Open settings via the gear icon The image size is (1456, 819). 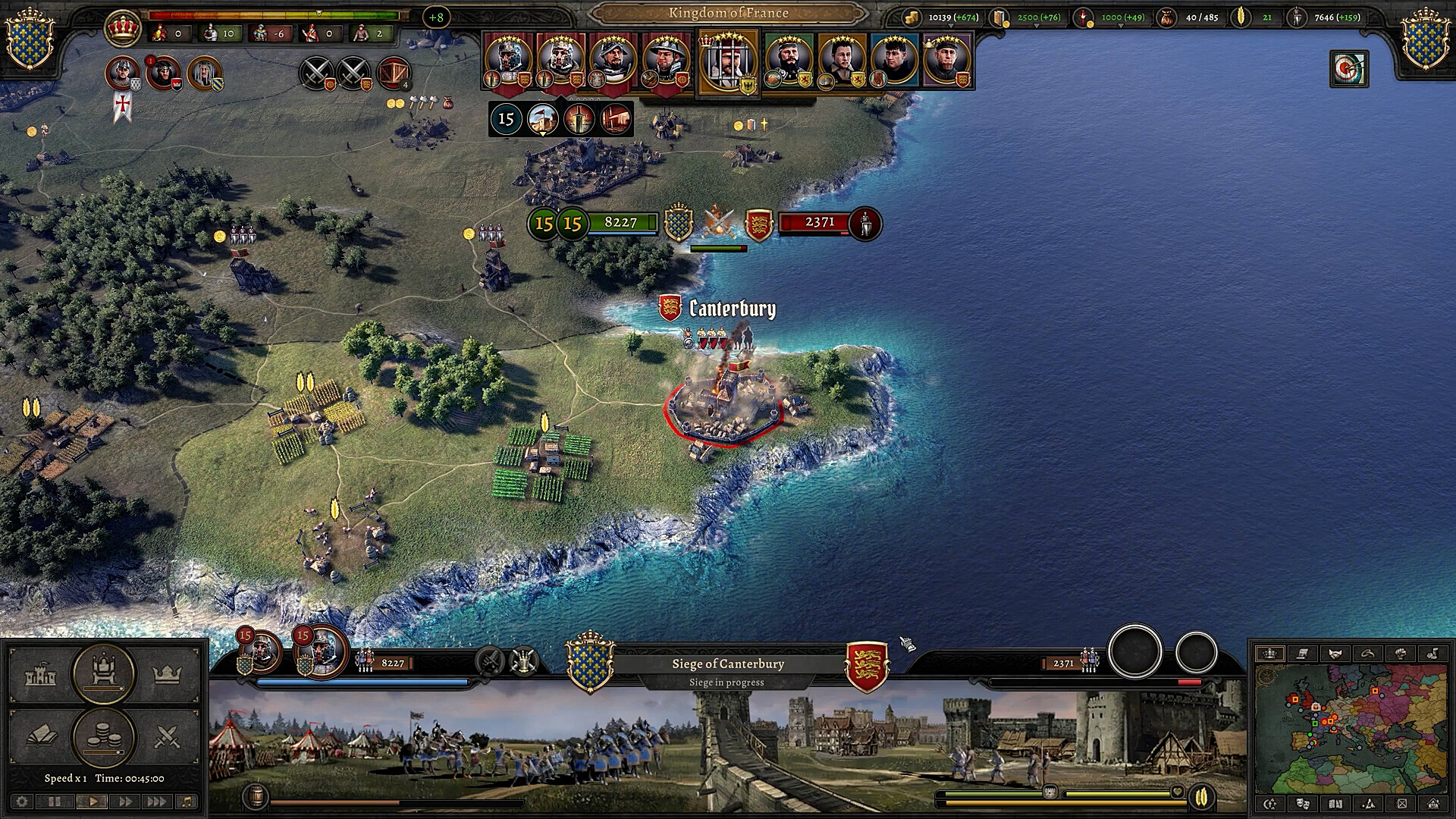click(x=22, y=802)
